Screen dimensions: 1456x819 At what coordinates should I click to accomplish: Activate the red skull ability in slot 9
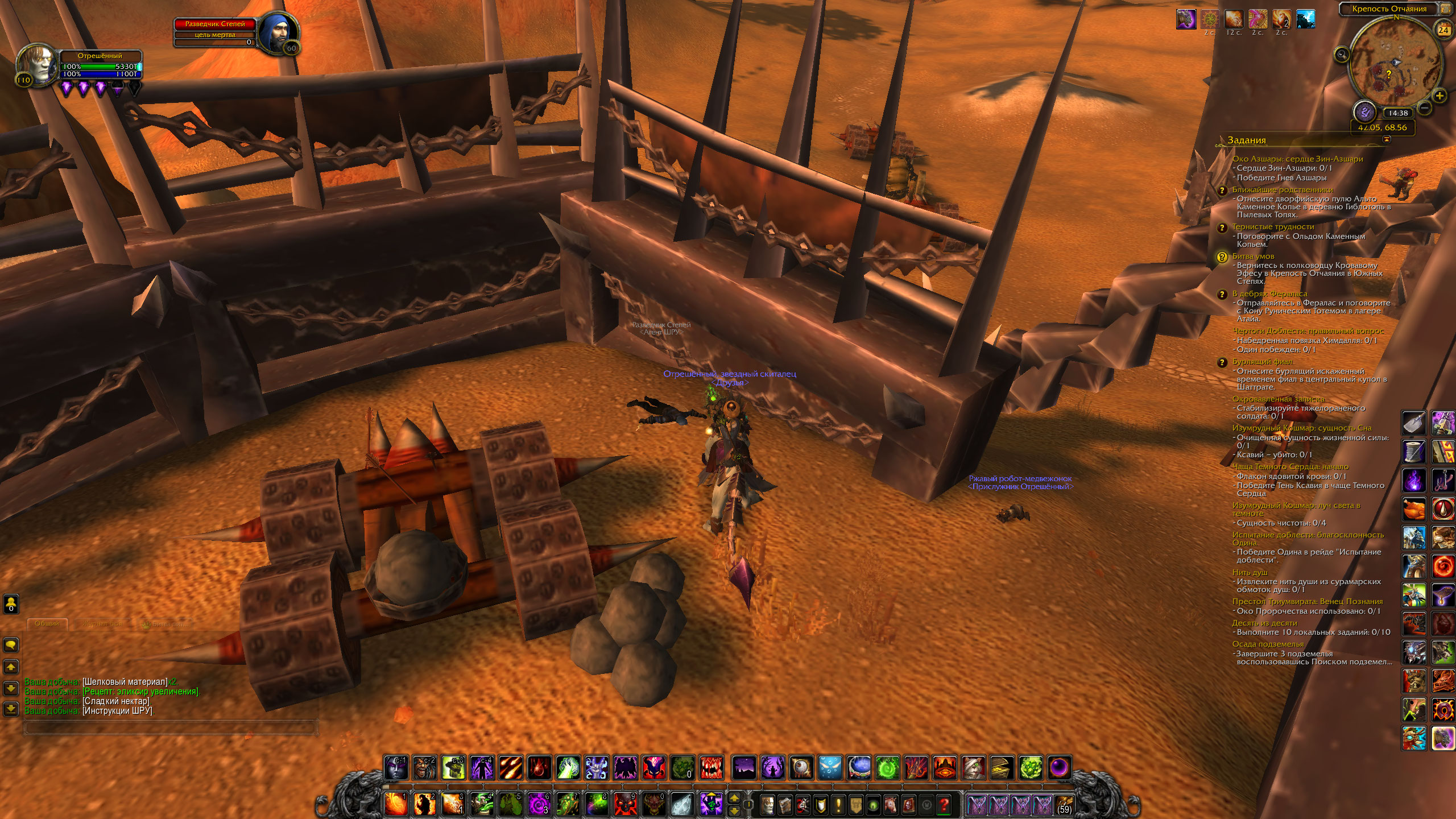tap(625, 804)
